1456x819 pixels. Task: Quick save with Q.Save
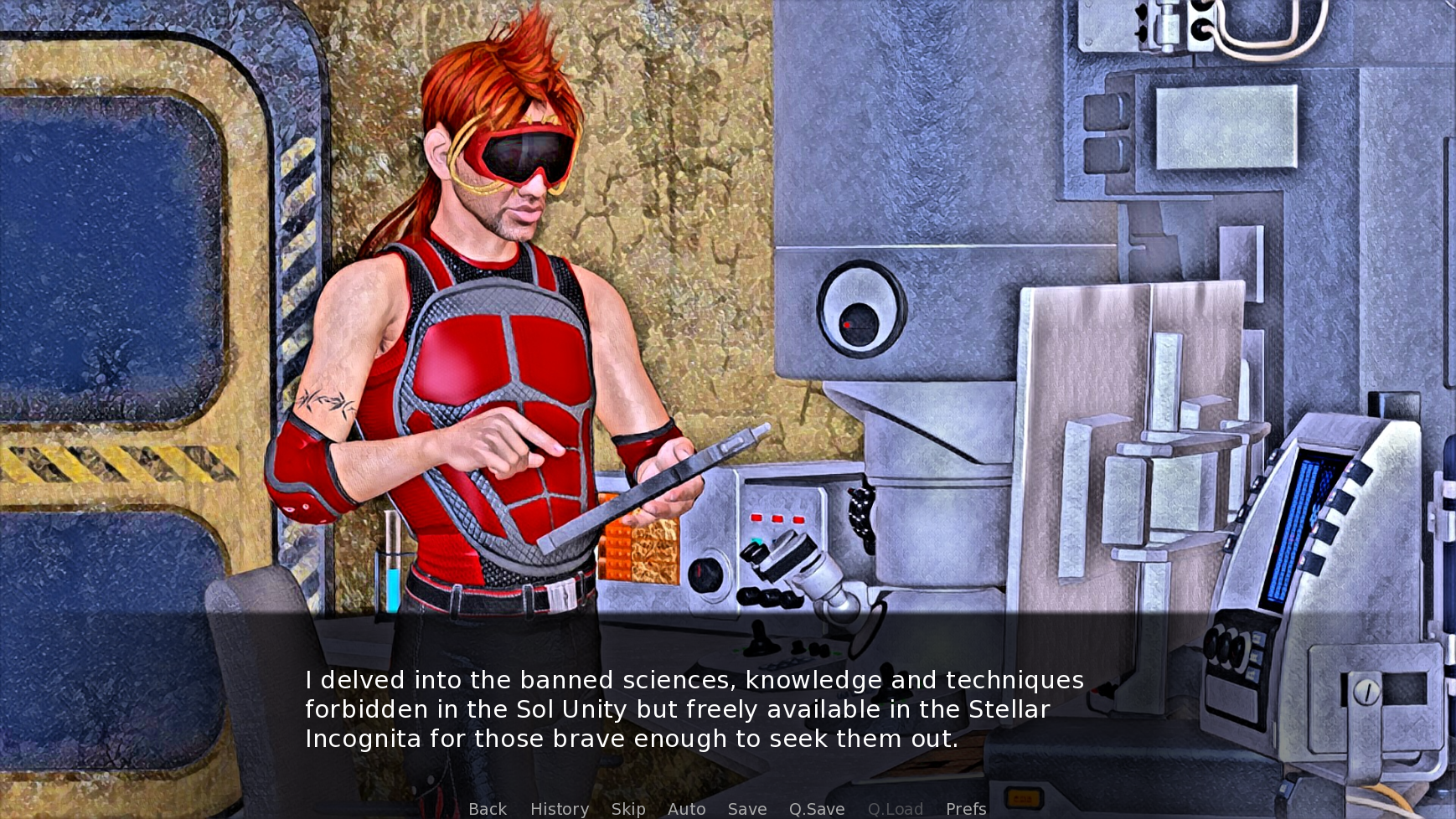(817, 809)
